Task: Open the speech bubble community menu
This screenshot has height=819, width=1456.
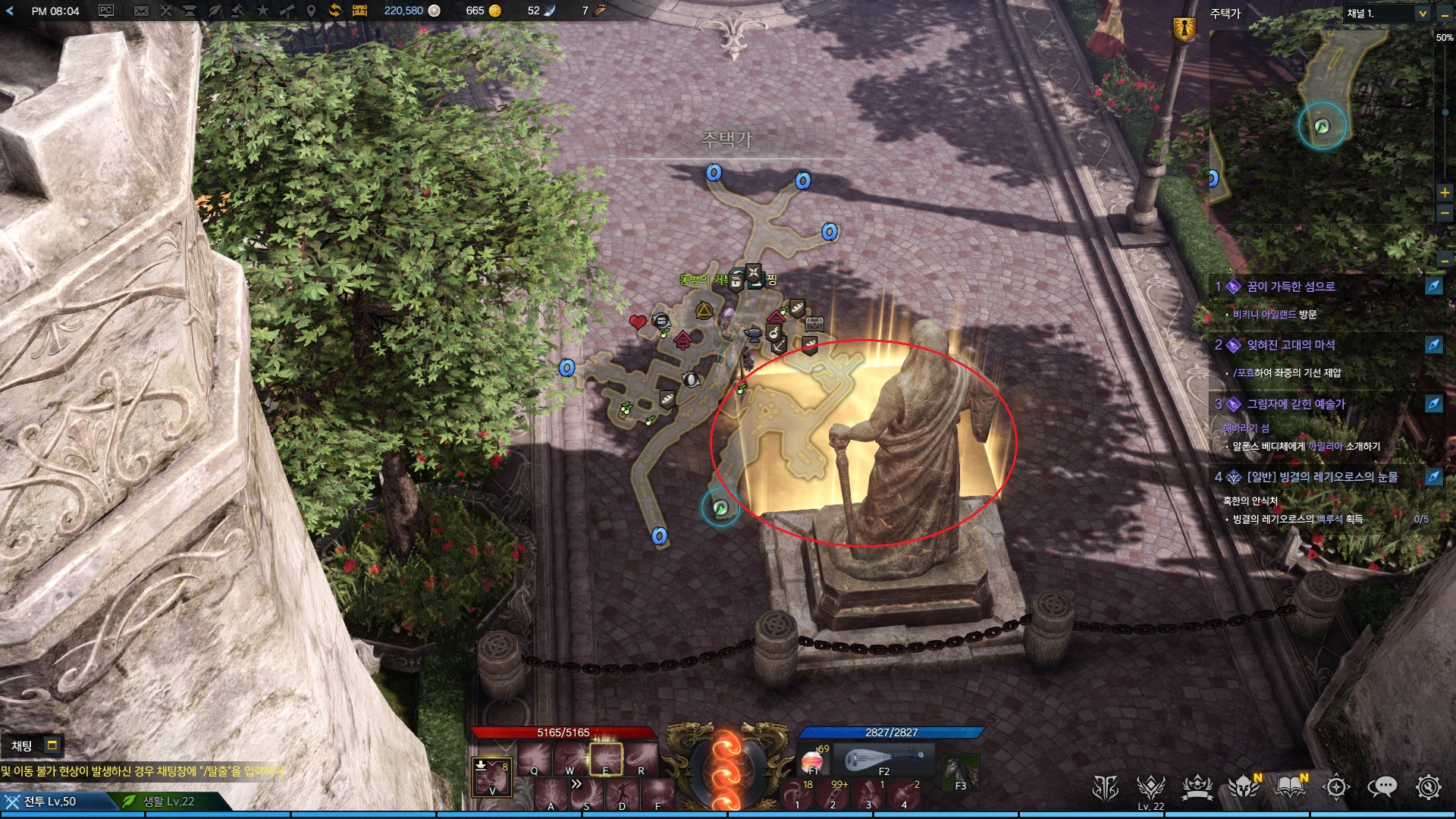Action: tap(1382, 788)
